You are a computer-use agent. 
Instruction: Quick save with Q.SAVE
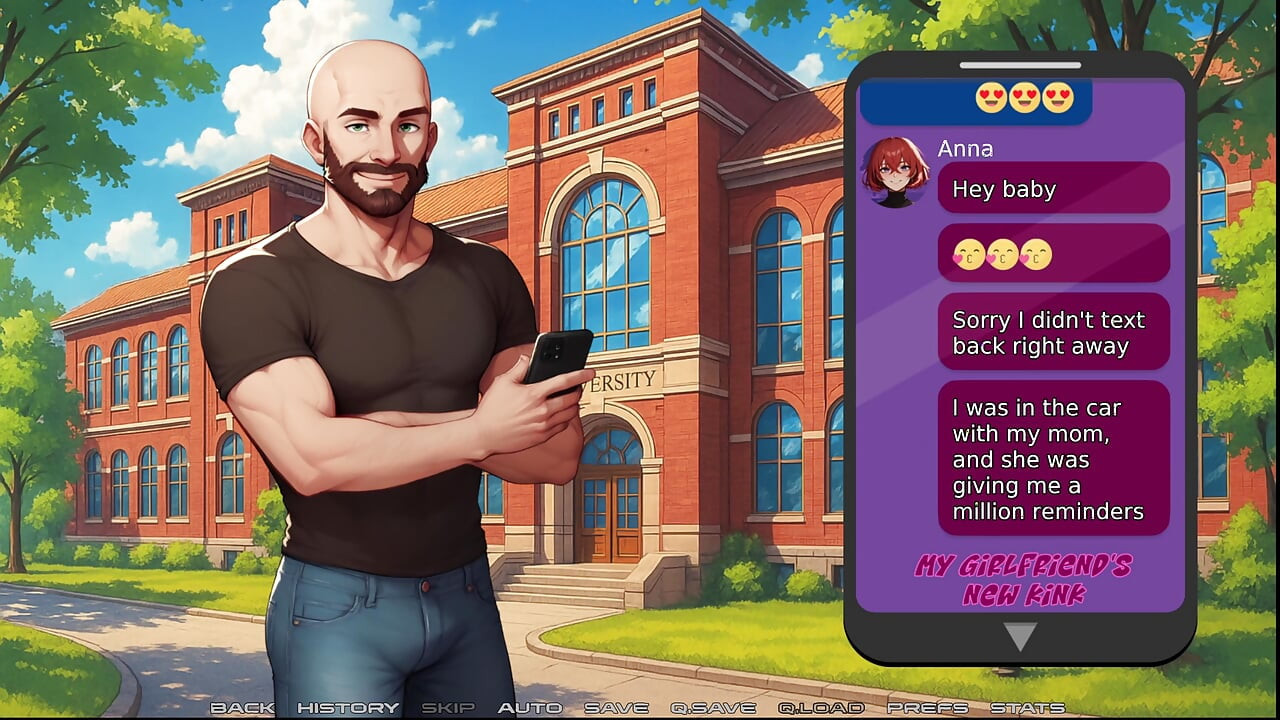(x=711, y=707)
